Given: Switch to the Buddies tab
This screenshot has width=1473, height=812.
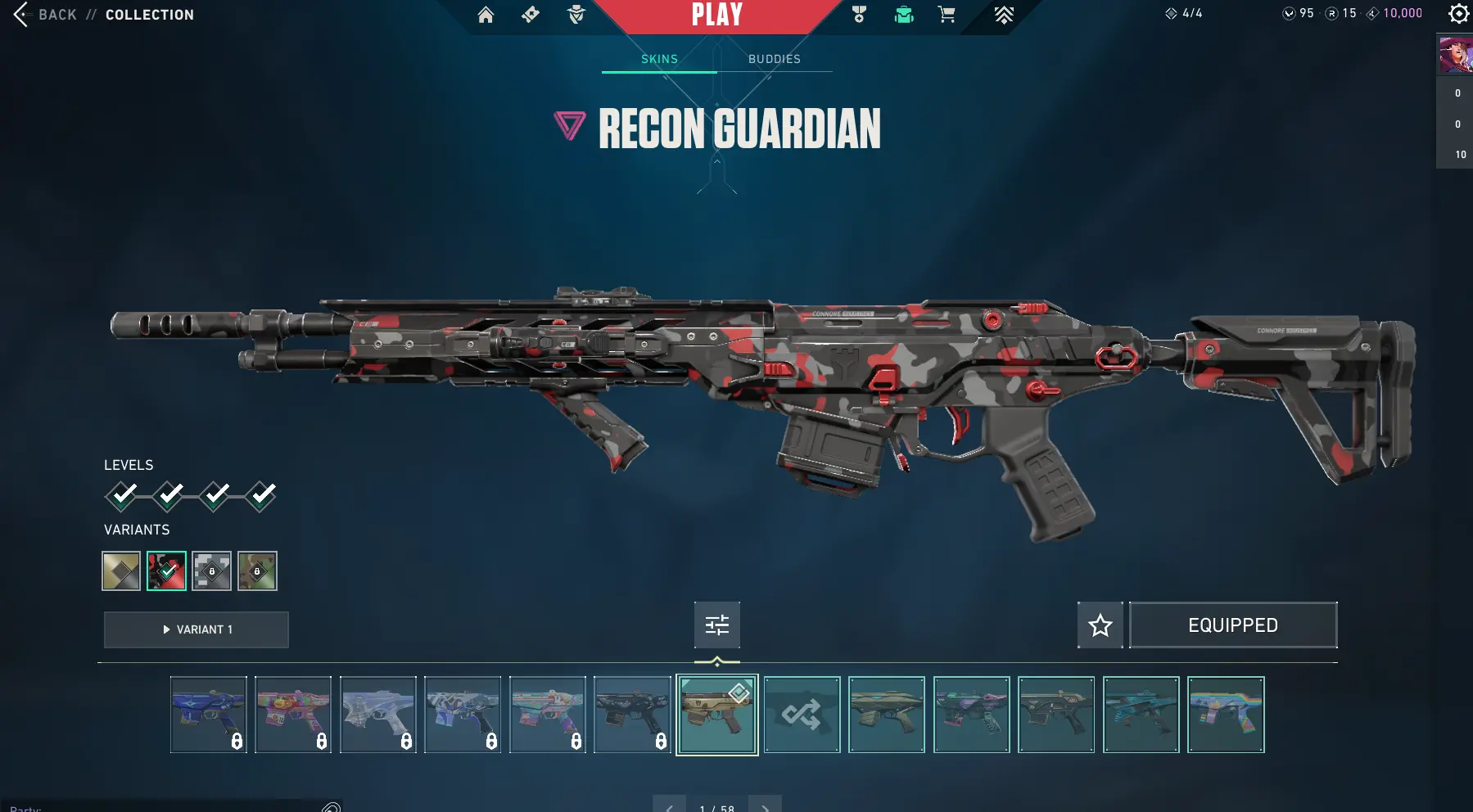Looking at the screenshot, I should point(774,59).
